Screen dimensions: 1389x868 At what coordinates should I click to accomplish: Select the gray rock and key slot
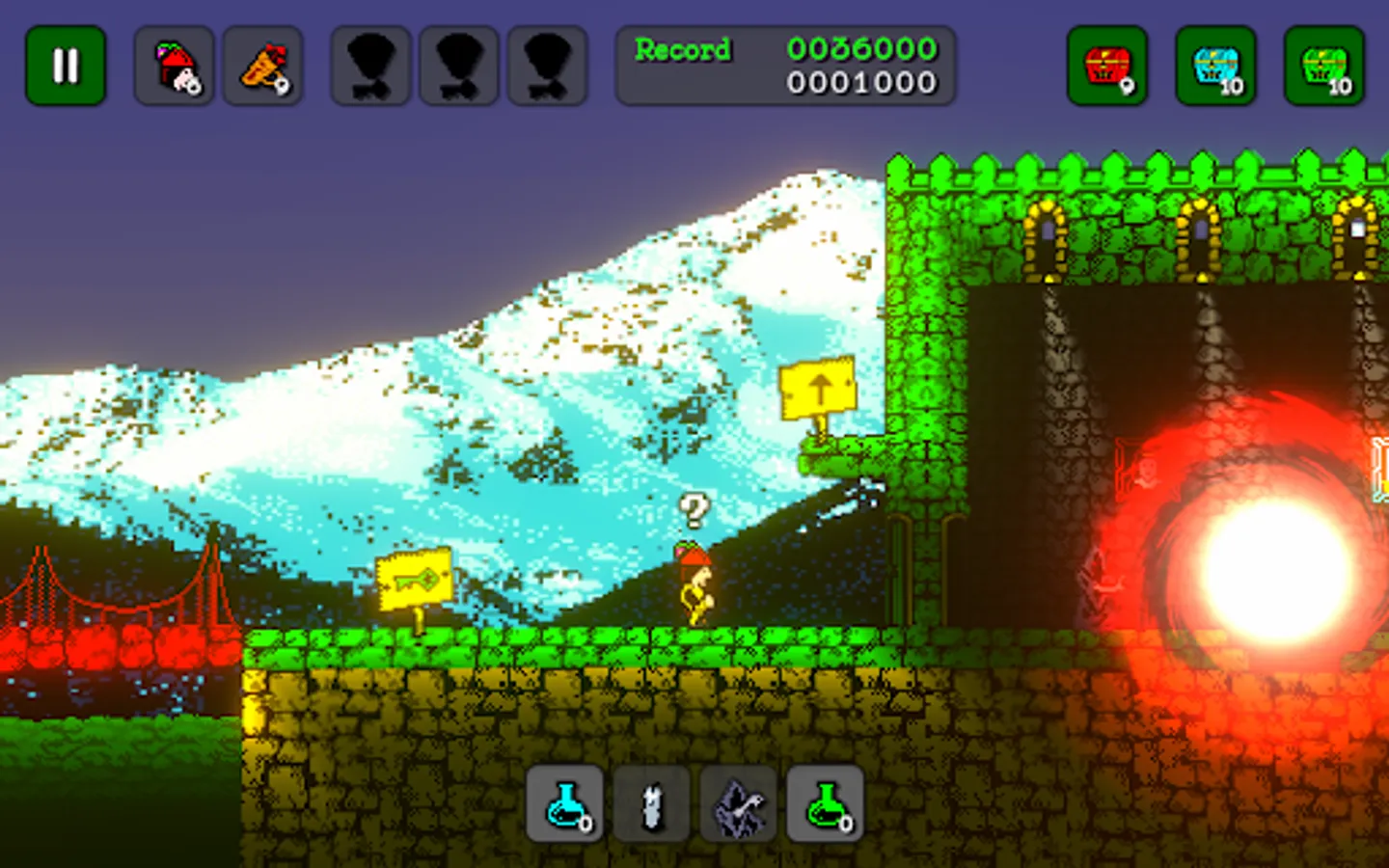point(739,804)
